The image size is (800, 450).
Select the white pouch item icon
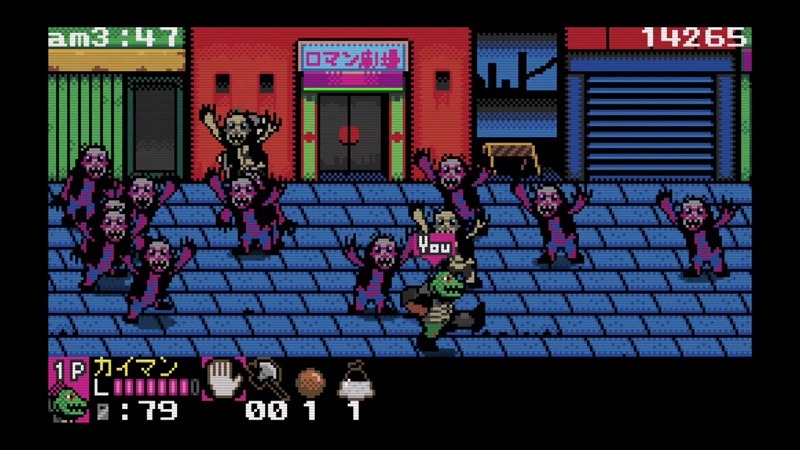pyautogui.click(x=353, y=380)
